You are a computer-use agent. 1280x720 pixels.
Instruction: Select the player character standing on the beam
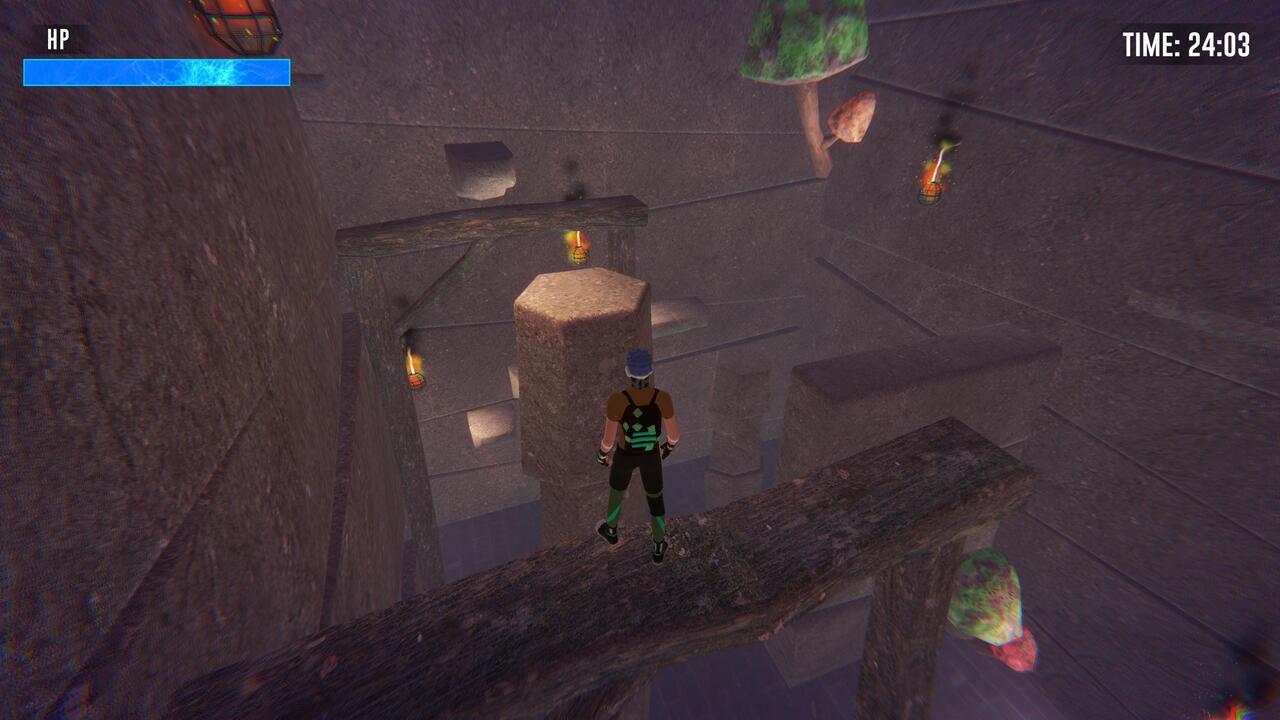640,450
